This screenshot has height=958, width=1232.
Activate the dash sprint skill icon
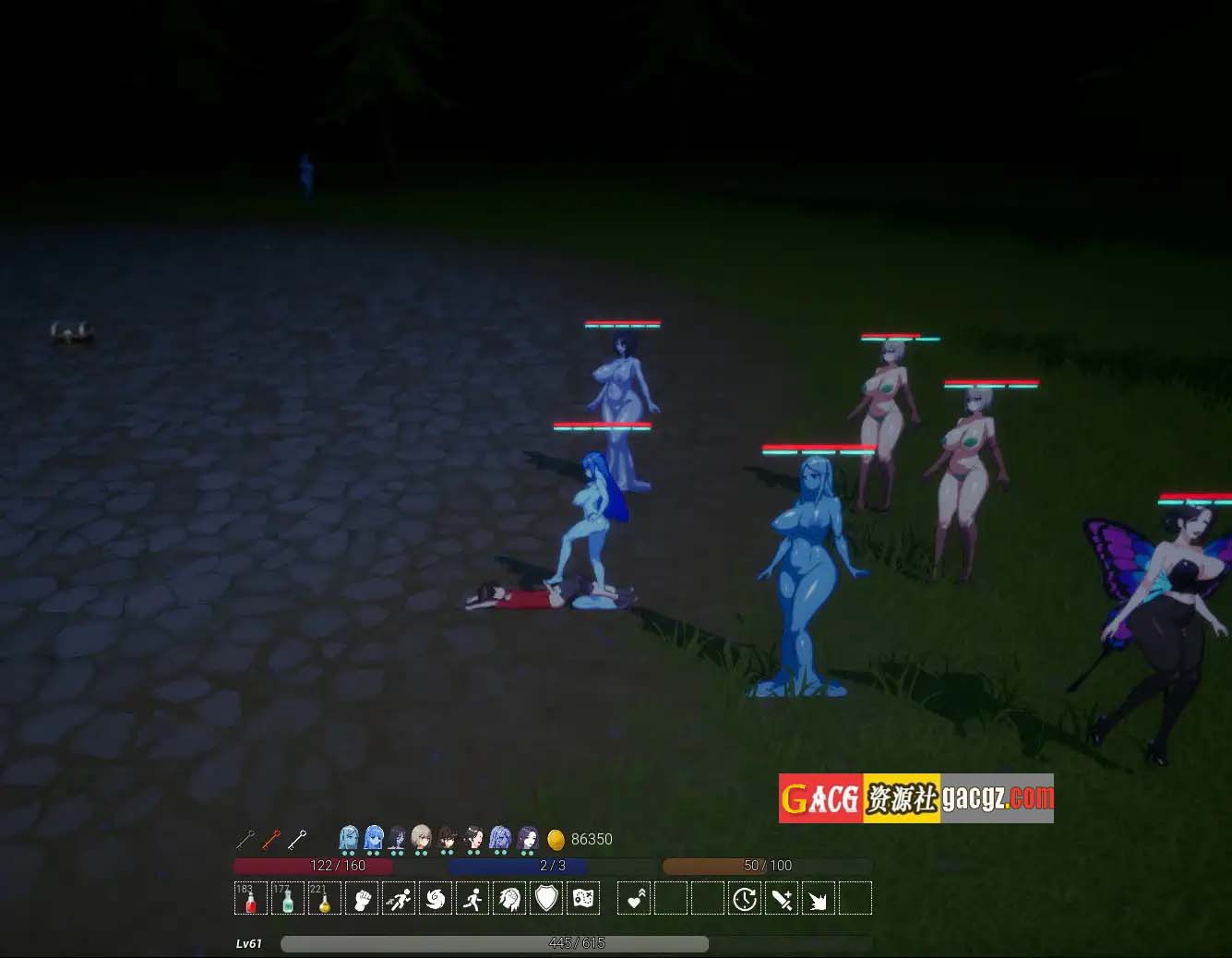point(399,898)
